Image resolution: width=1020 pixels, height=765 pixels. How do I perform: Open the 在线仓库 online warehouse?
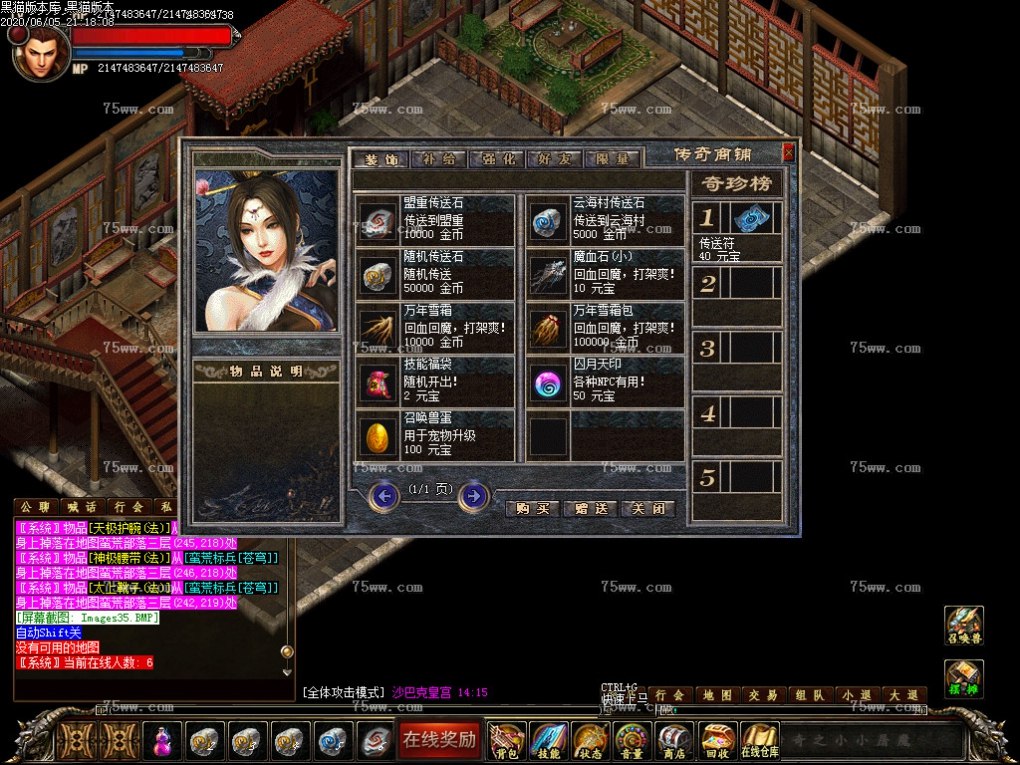point(759,741)
